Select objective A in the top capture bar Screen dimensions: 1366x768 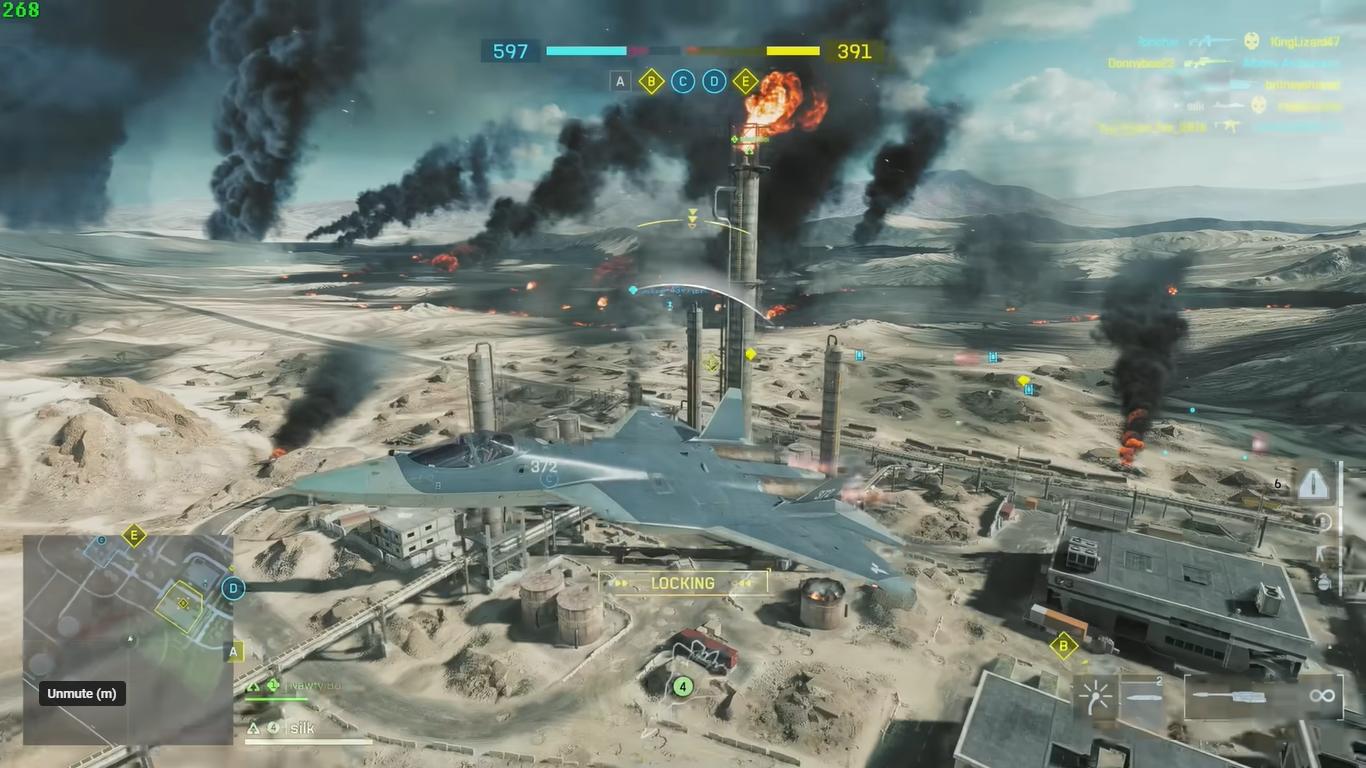(621, 82)
